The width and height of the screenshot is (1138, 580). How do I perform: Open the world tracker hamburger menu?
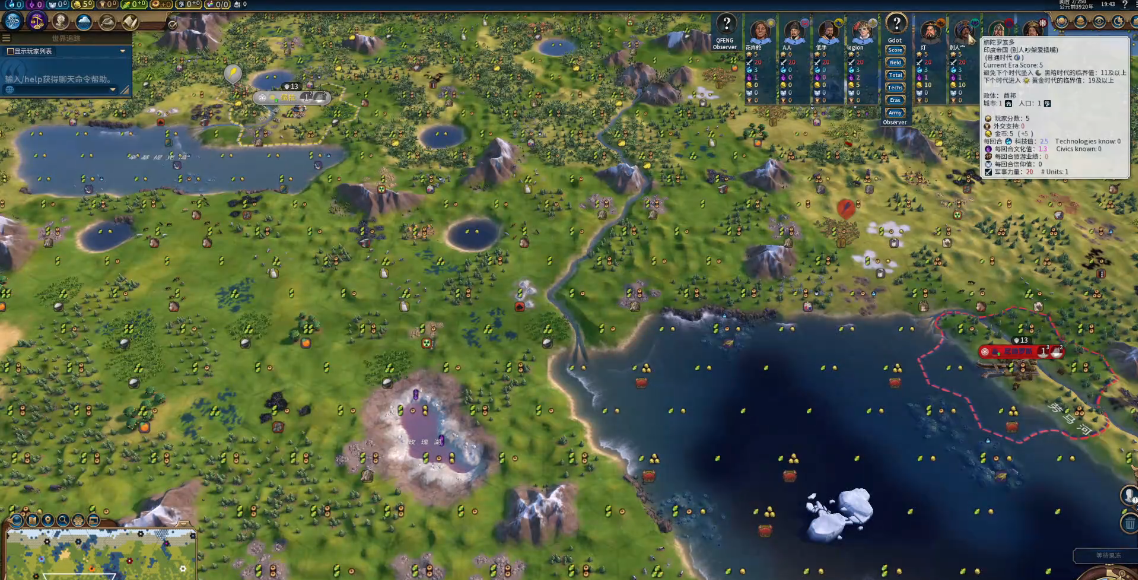coord(6,38)
